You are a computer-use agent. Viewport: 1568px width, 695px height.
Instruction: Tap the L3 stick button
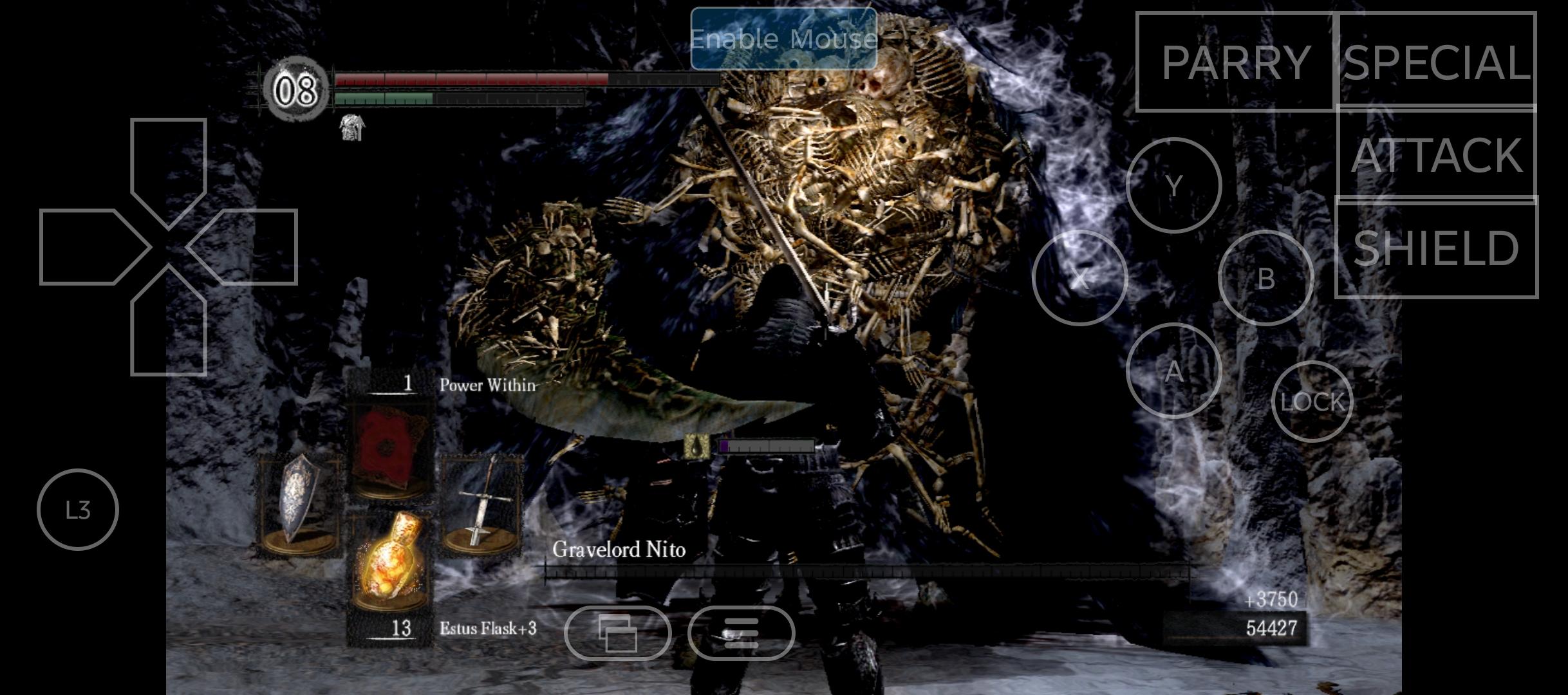tap(78, 510)
